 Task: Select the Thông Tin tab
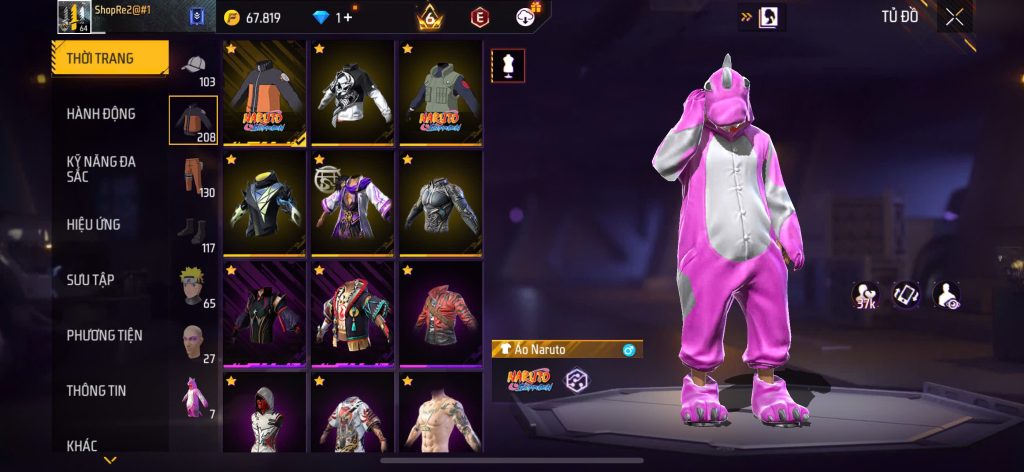coord(95,390)
